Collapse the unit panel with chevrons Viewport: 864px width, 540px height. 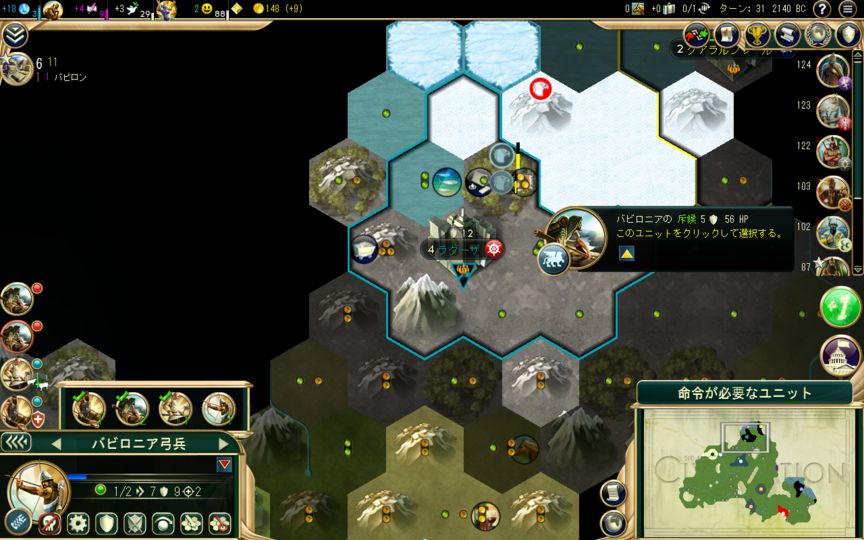[15, 442]
